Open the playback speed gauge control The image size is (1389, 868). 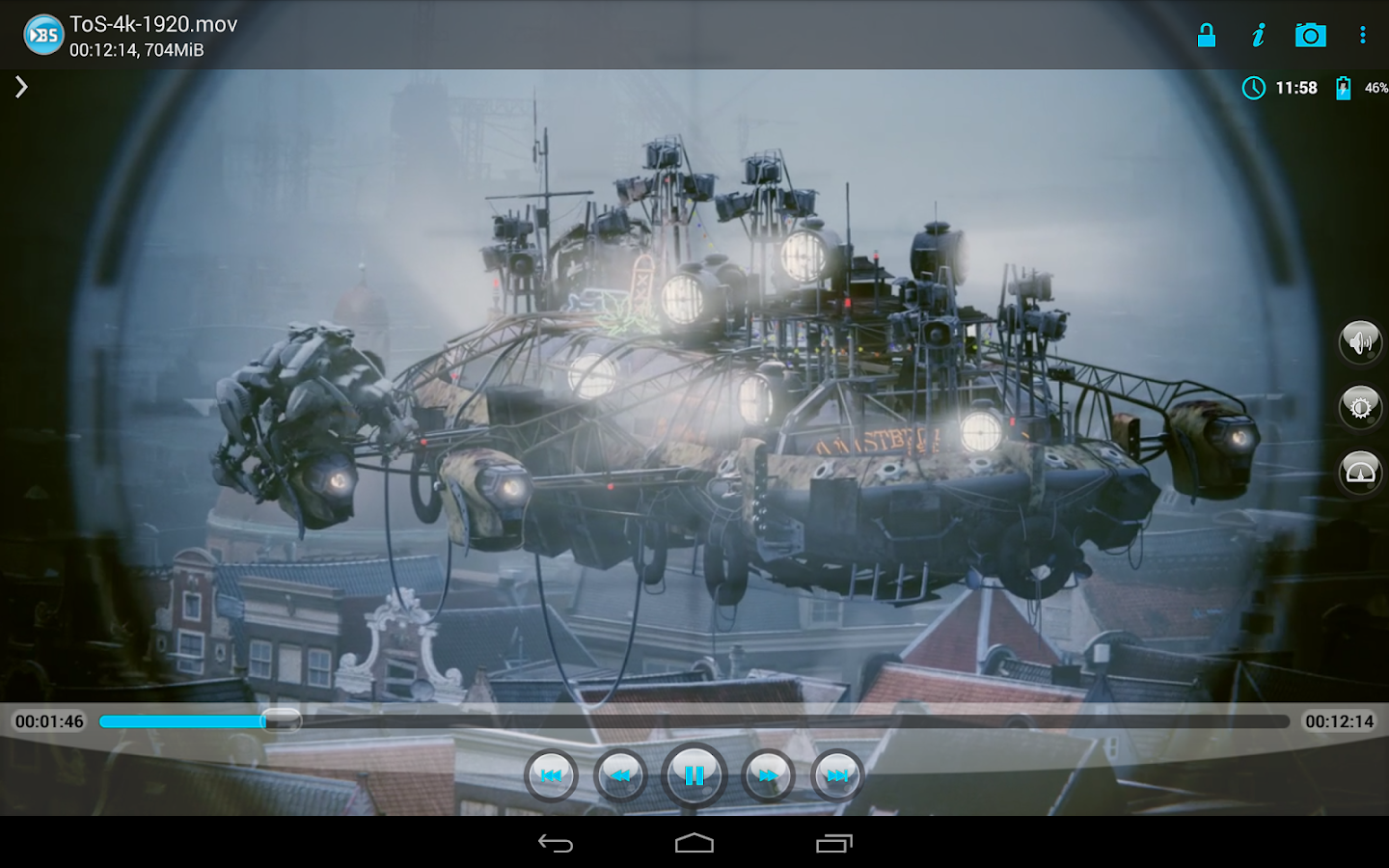click(x=1360, y=472)
